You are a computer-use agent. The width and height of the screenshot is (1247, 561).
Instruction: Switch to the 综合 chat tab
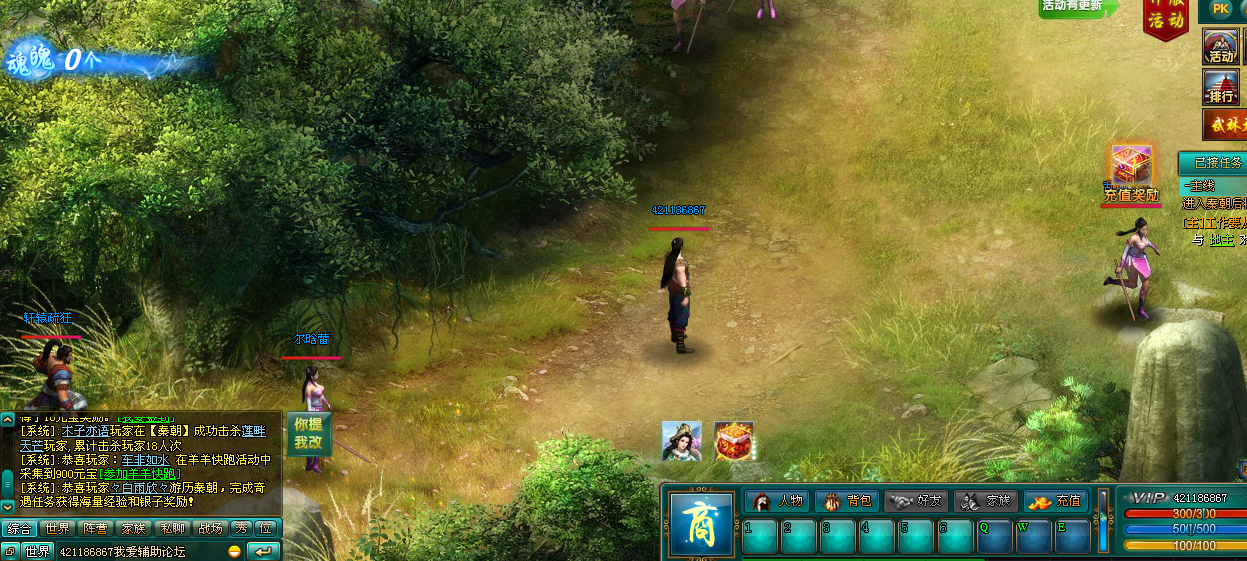click(x=20, y=529)
